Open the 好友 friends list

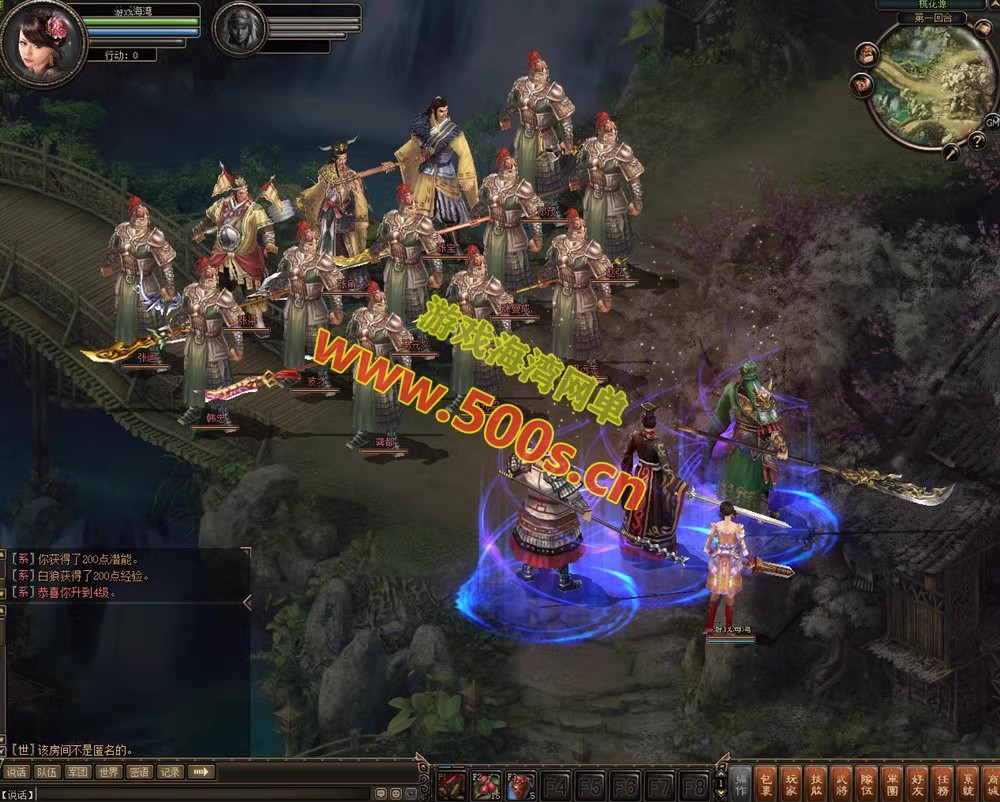[x=917, y=782]
